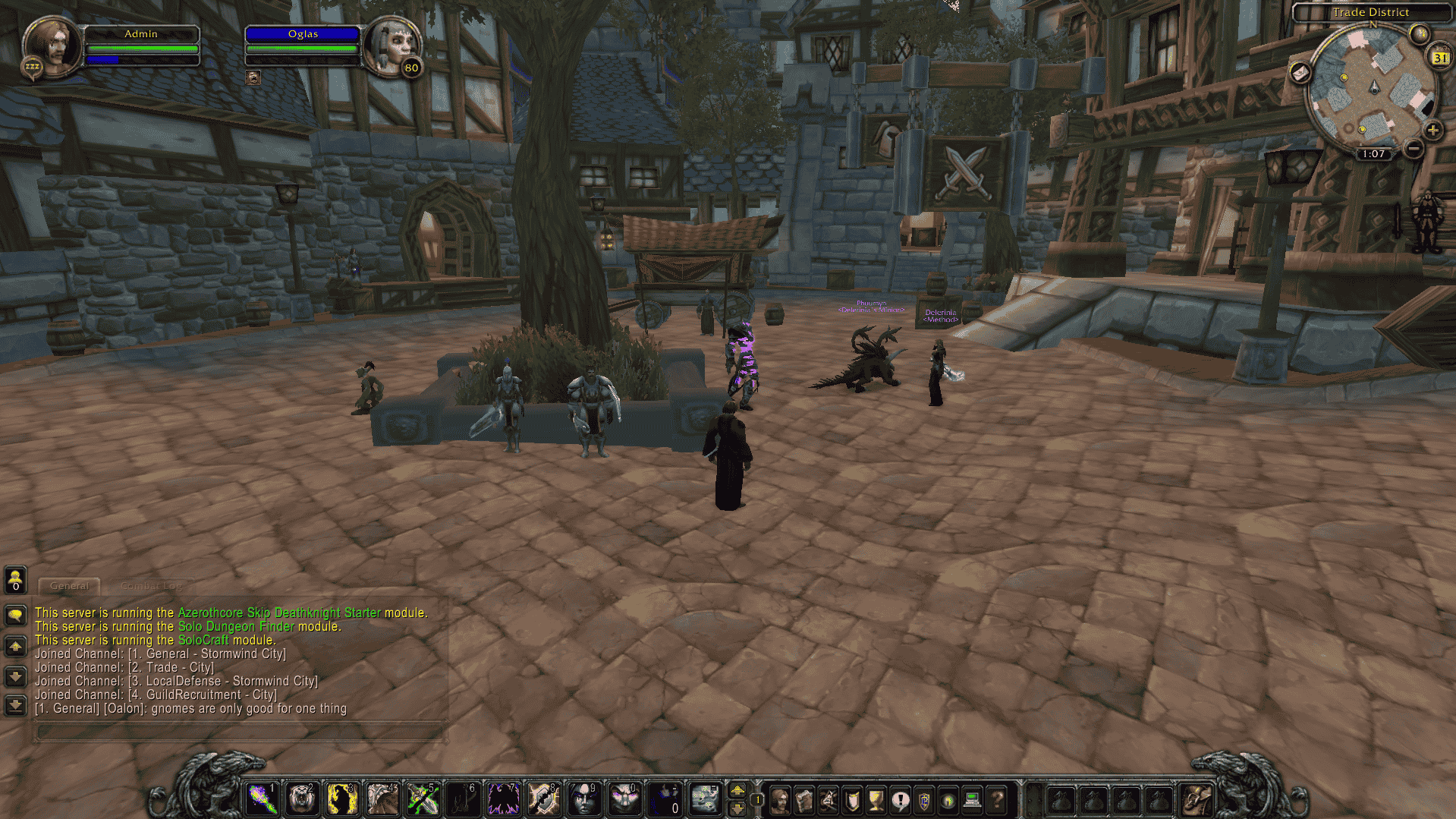Select the General chat tab

[x=68, y=585]
